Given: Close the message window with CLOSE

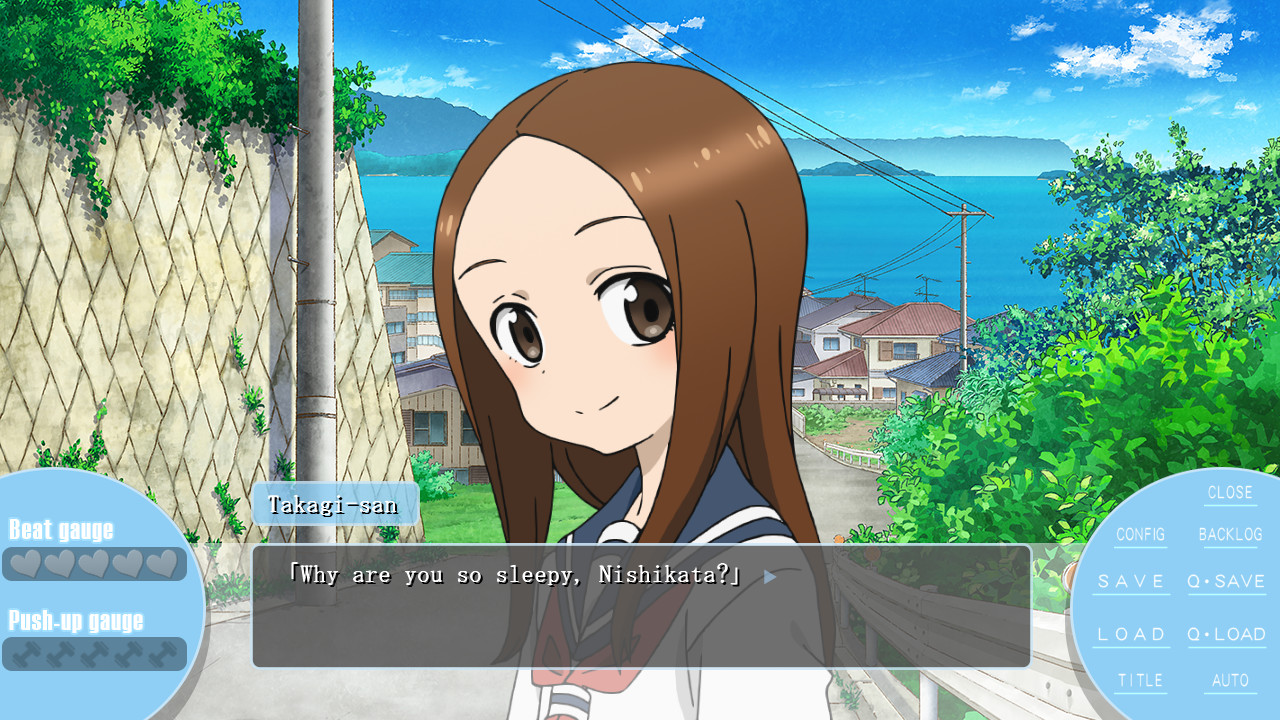Looking at the screenshot, I should (1229, 493).
